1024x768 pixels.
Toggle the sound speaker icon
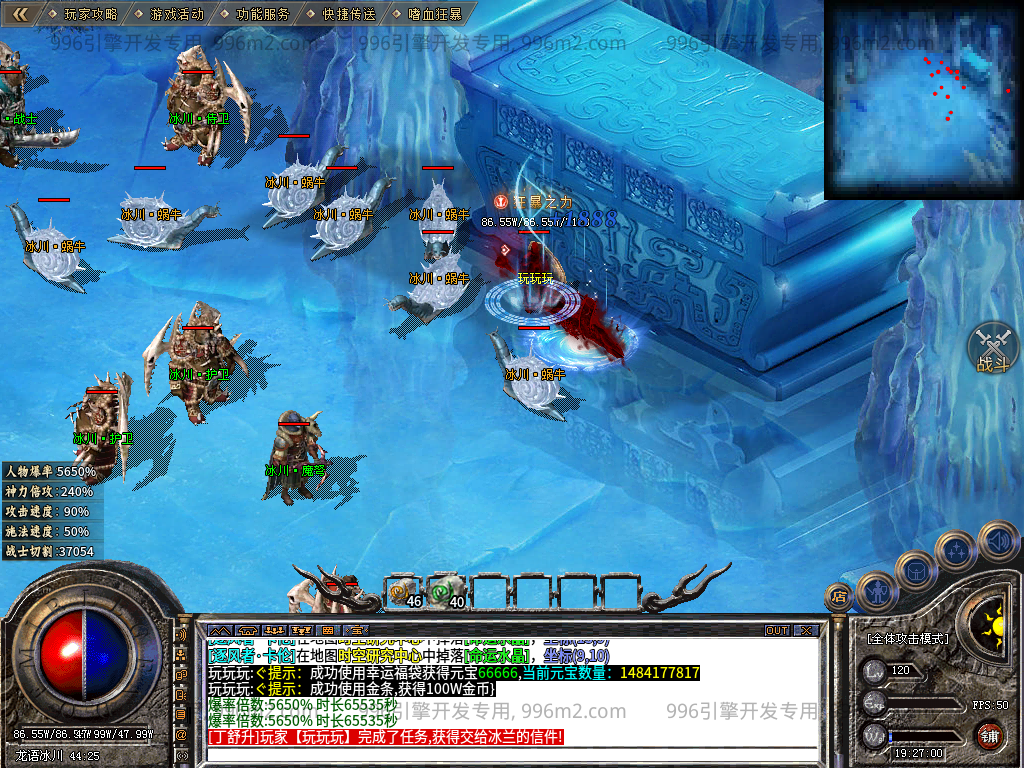997,541
